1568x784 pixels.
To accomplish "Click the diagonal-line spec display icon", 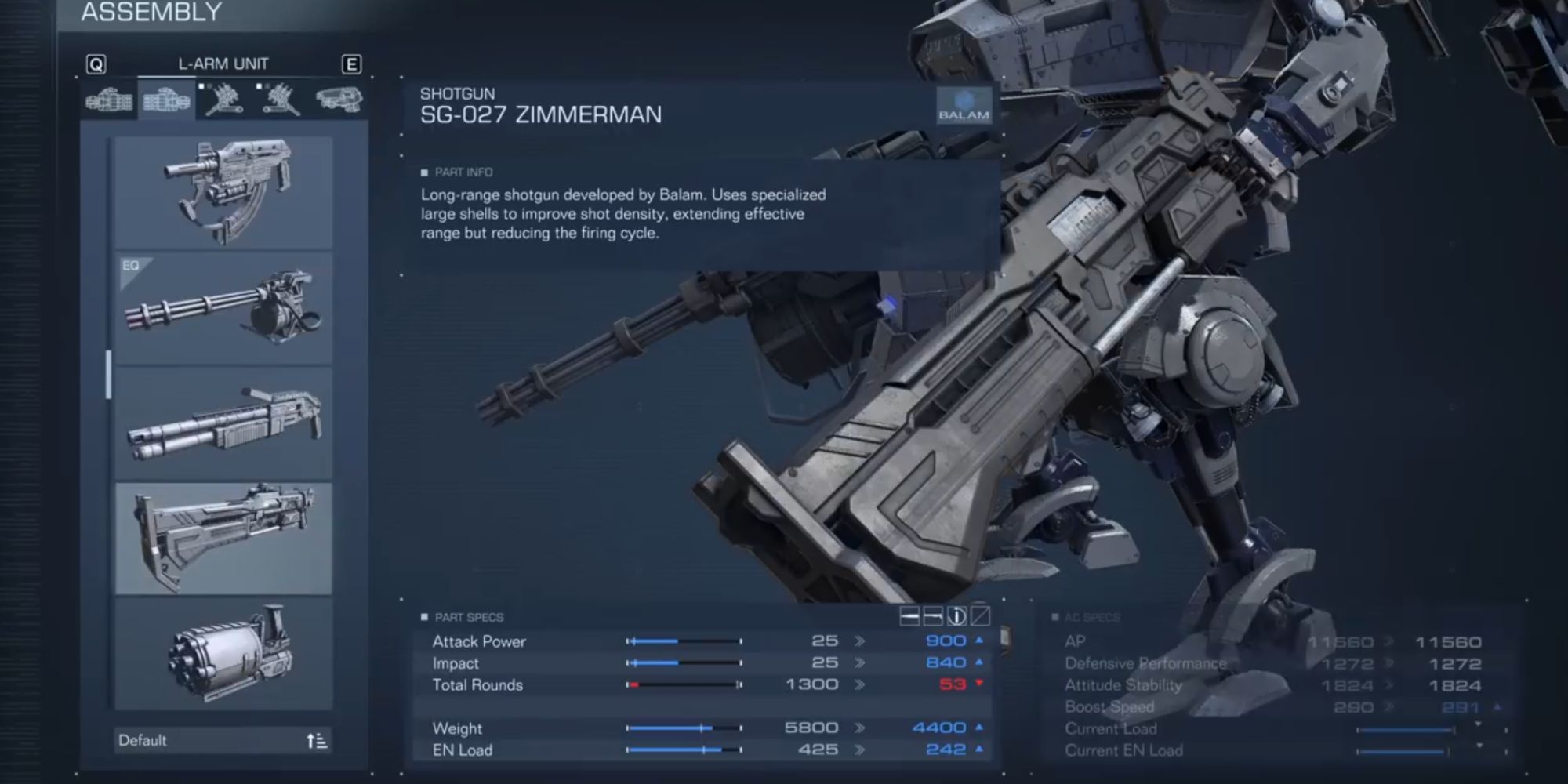I will 982,616.
